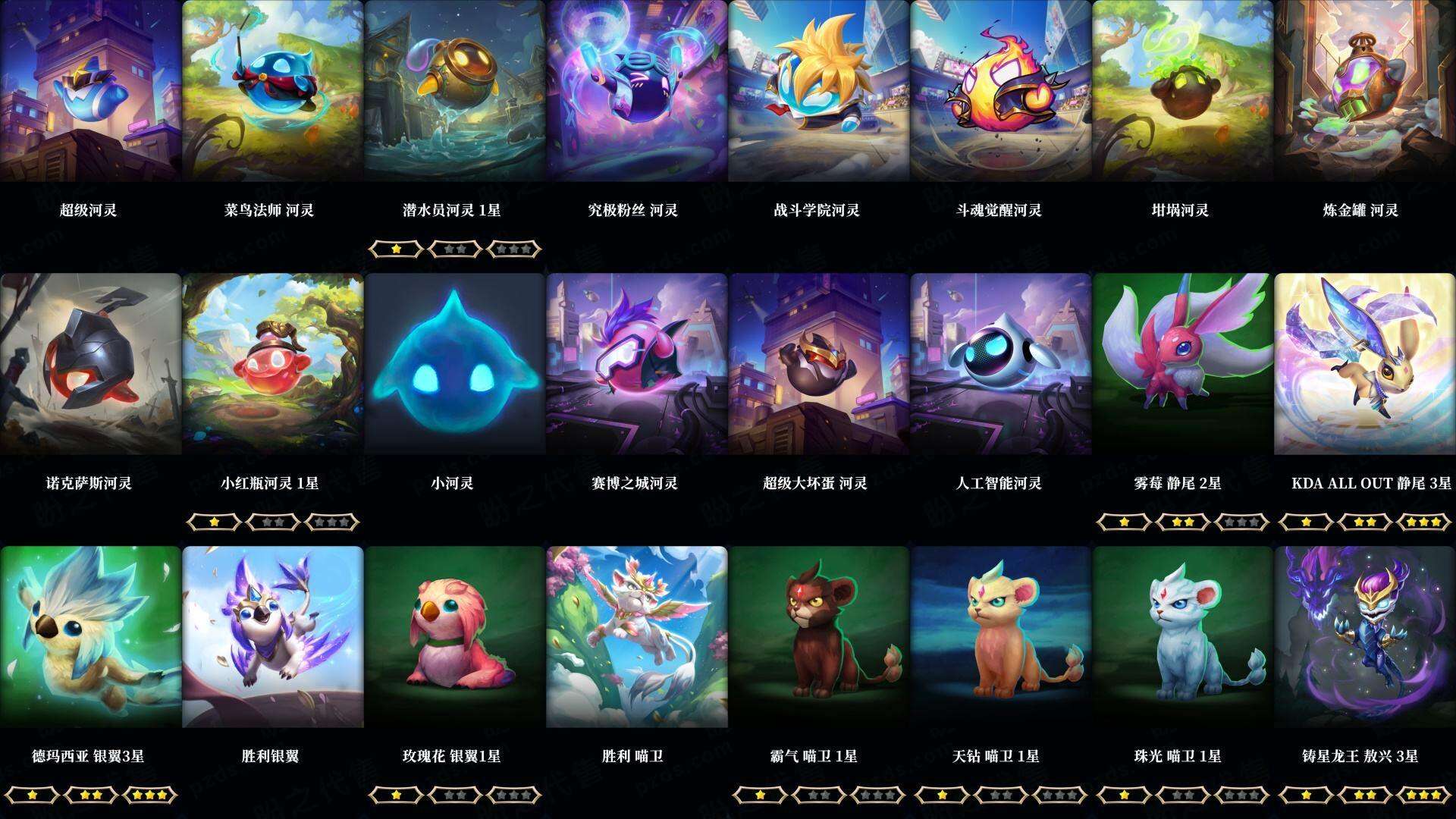This screenshot has width=1456, height=819.
Task: Click the 2-star button under 德玛西亚 银翼
Action: click(x=92, y=795)
